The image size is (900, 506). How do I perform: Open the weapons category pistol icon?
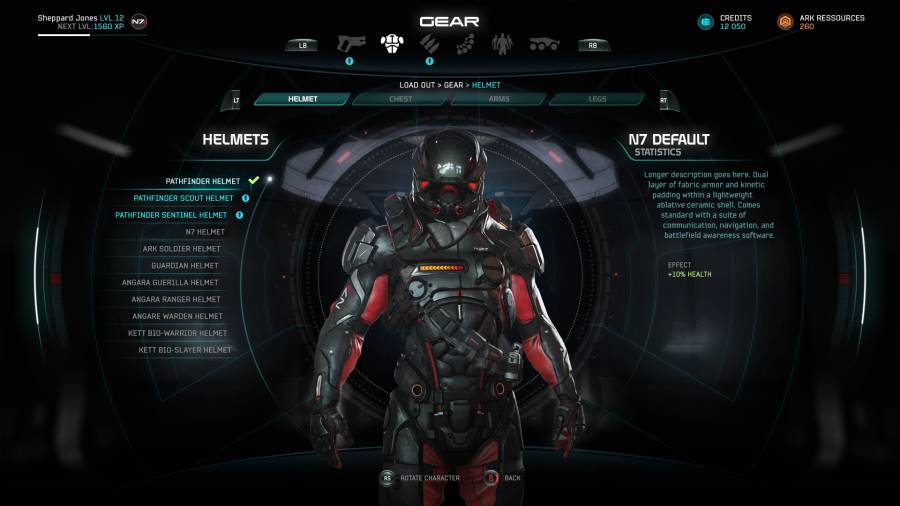[351, 44]
